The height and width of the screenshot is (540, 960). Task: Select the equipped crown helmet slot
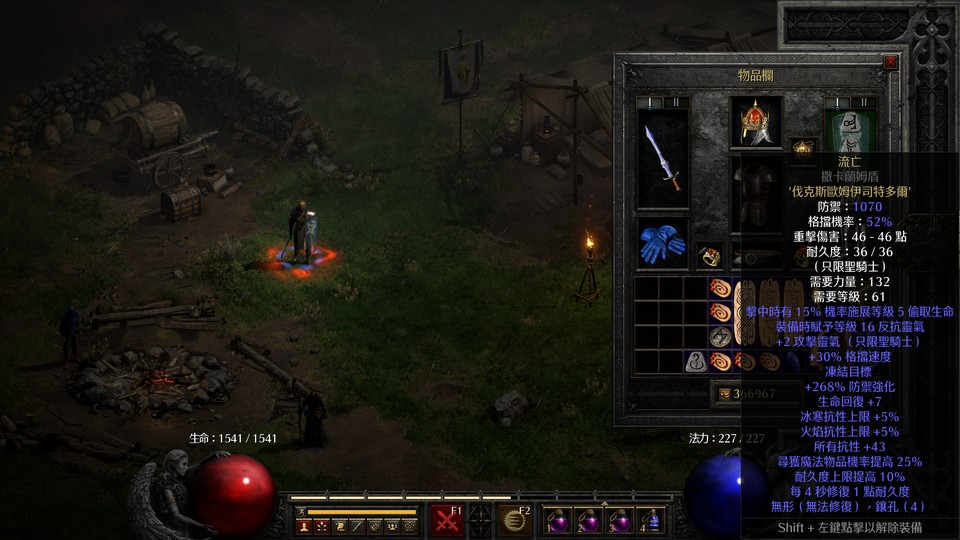tap(756, 121)
